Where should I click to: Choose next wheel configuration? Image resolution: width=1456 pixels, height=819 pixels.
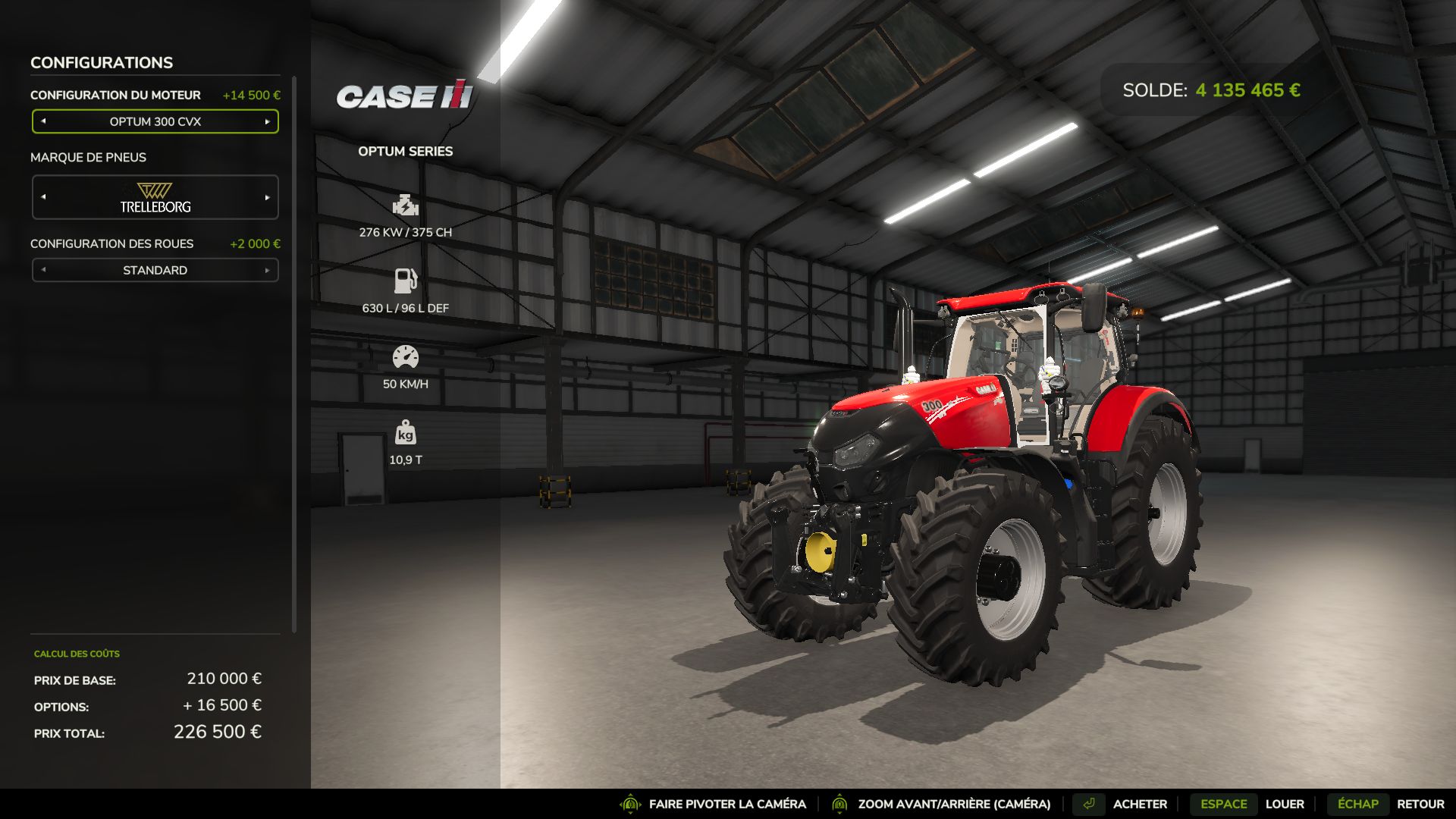[267, 270]
